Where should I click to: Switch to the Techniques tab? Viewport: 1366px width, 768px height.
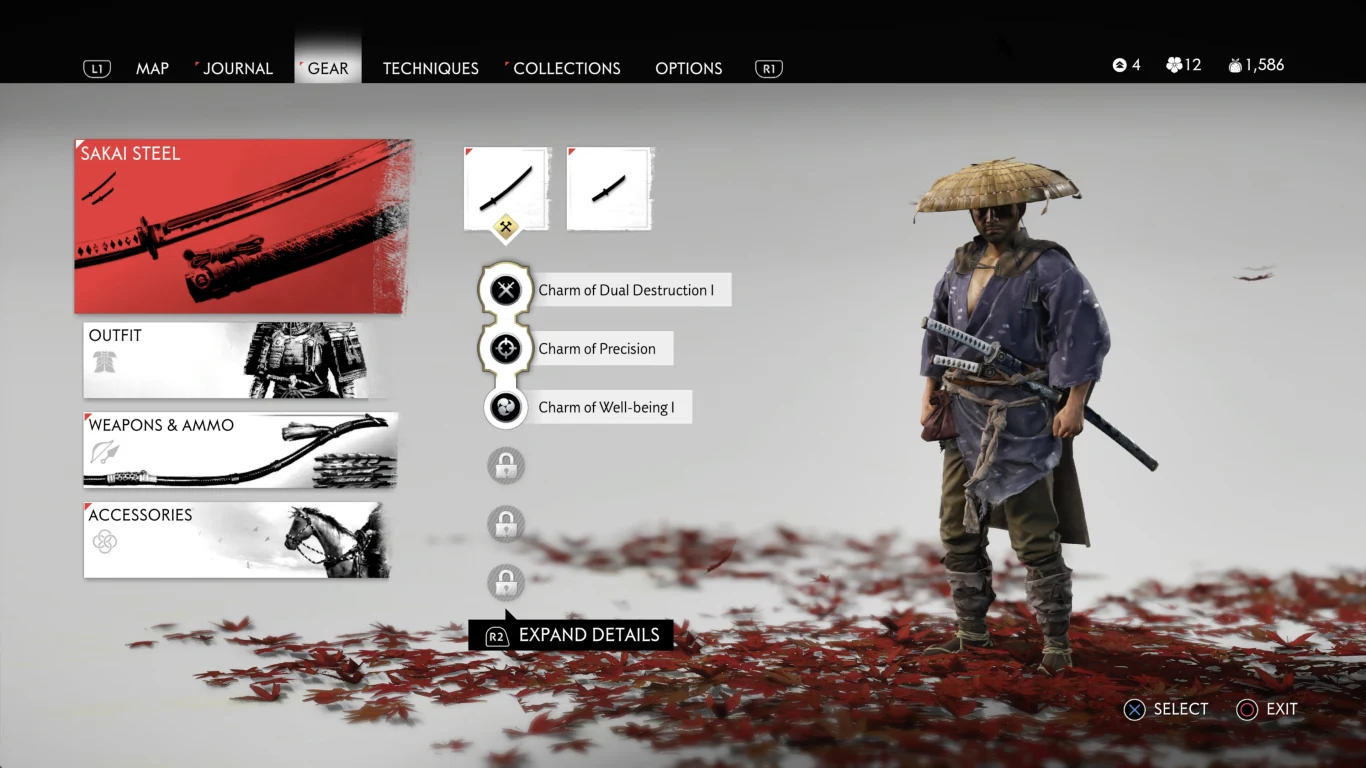(x=430, y=68)
